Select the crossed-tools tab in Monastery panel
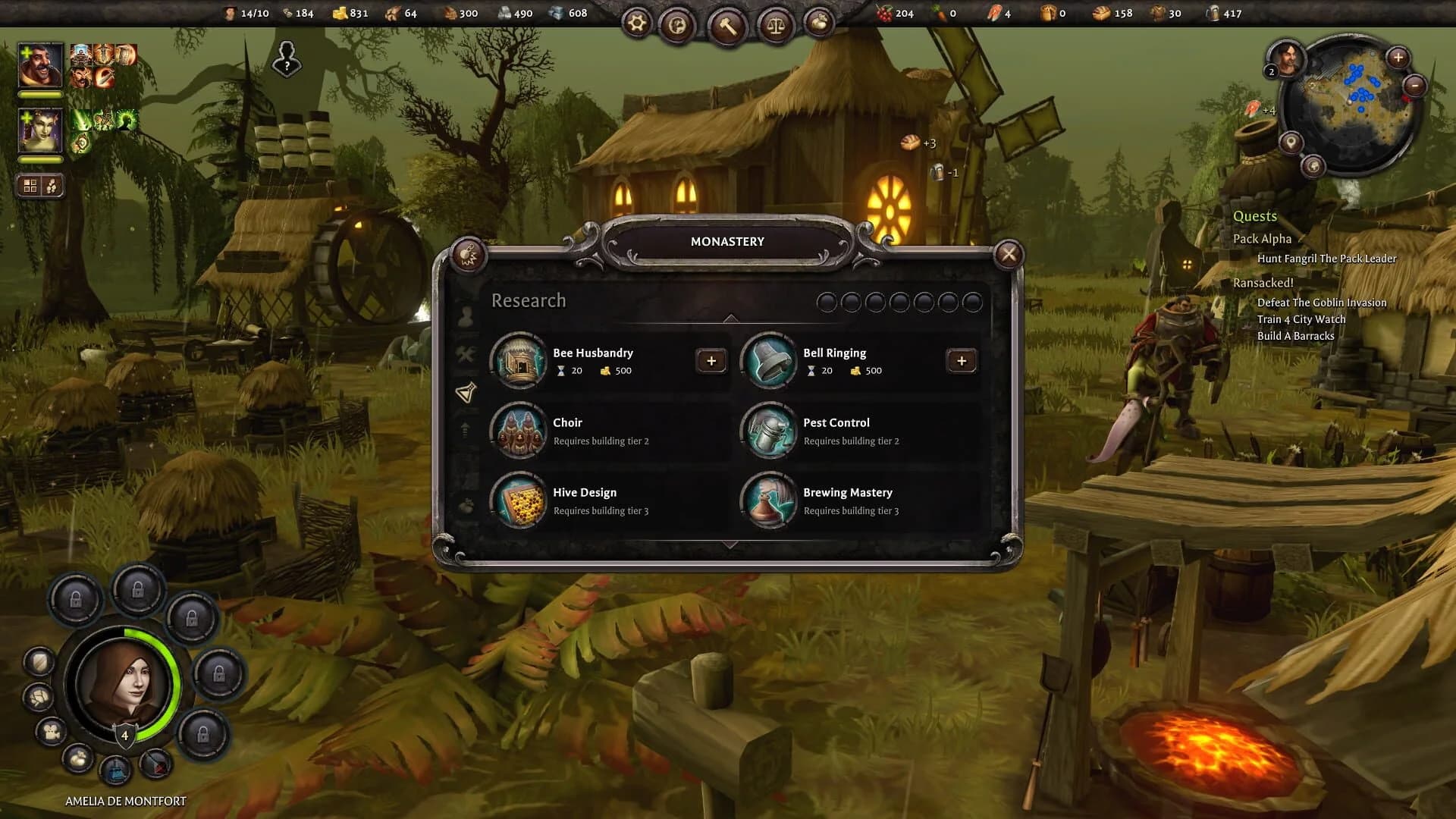Viewport: 1456px width, 819px height. [468, 350]
